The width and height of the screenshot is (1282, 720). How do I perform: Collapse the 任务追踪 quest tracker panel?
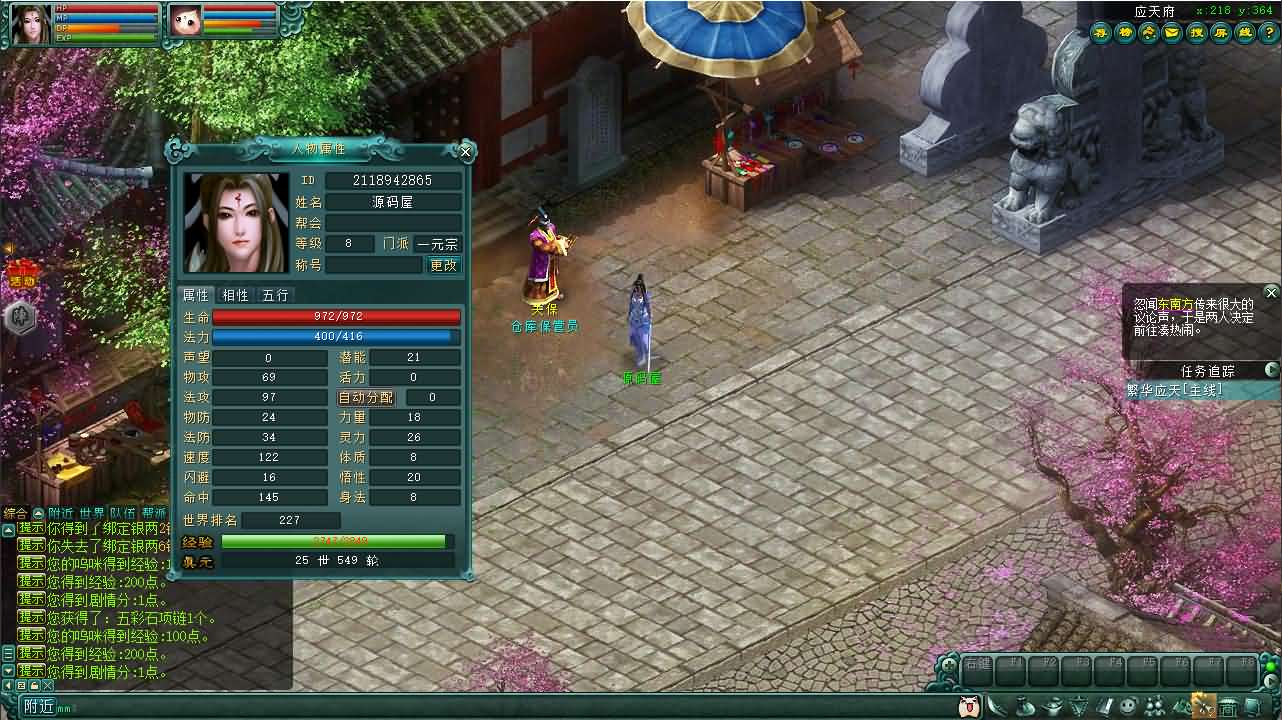click(x=1271, y=370)
